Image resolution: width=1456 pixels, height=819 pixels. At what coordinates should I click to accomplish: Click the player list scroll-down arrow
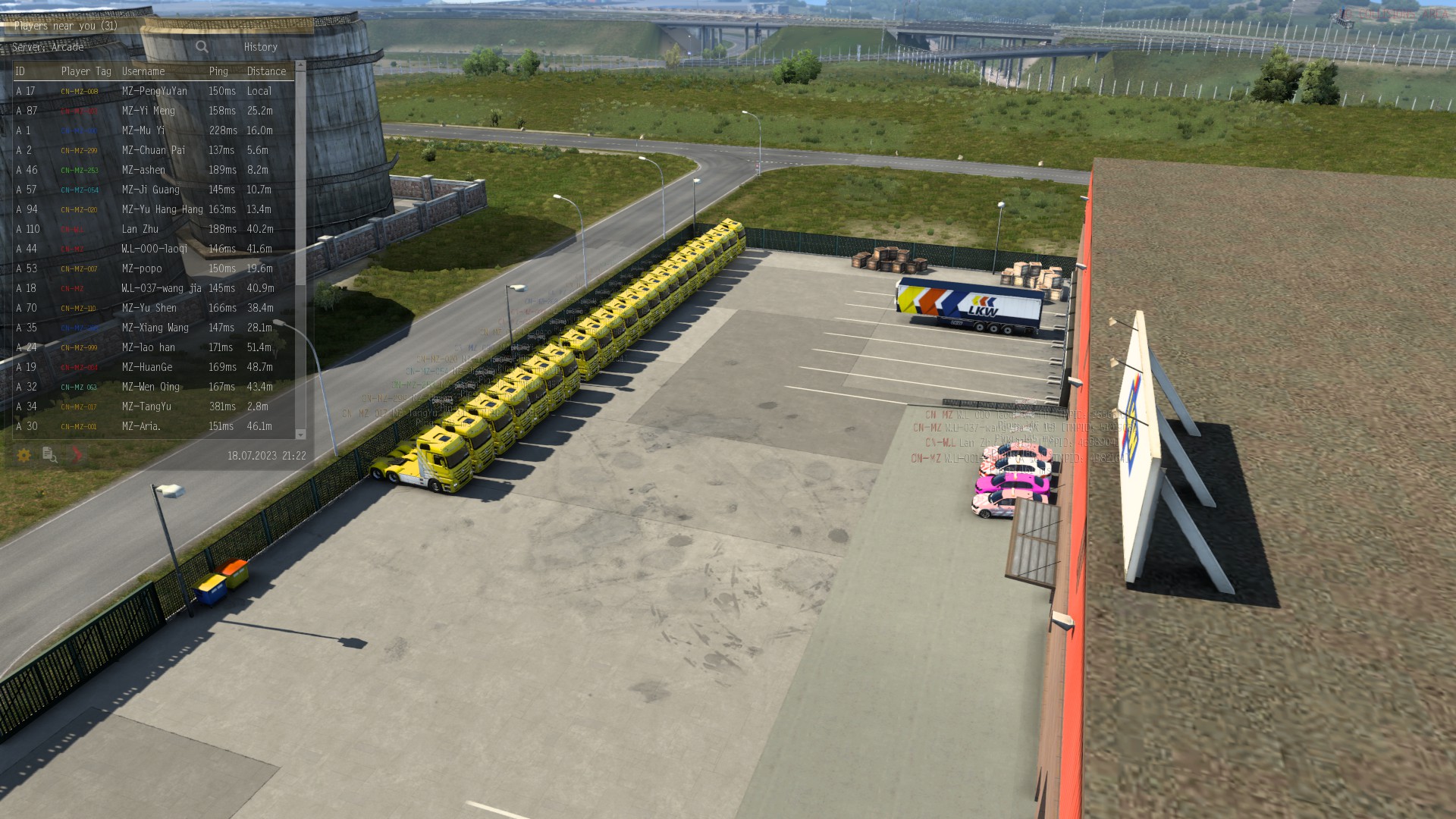coord(300,435)
